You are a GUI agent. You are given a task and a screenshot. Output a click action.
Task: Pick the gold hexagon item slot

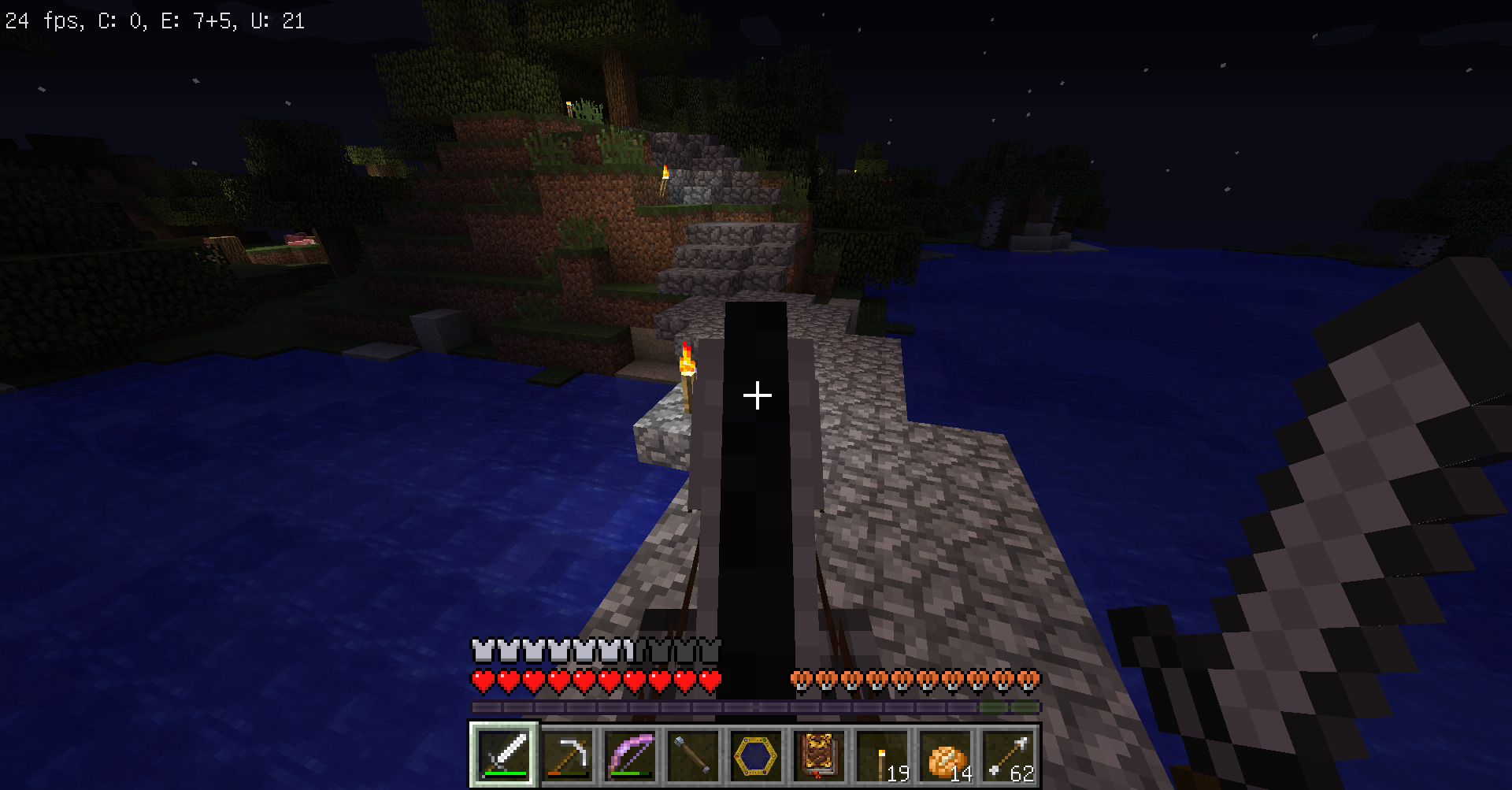[x=756, y=755]
